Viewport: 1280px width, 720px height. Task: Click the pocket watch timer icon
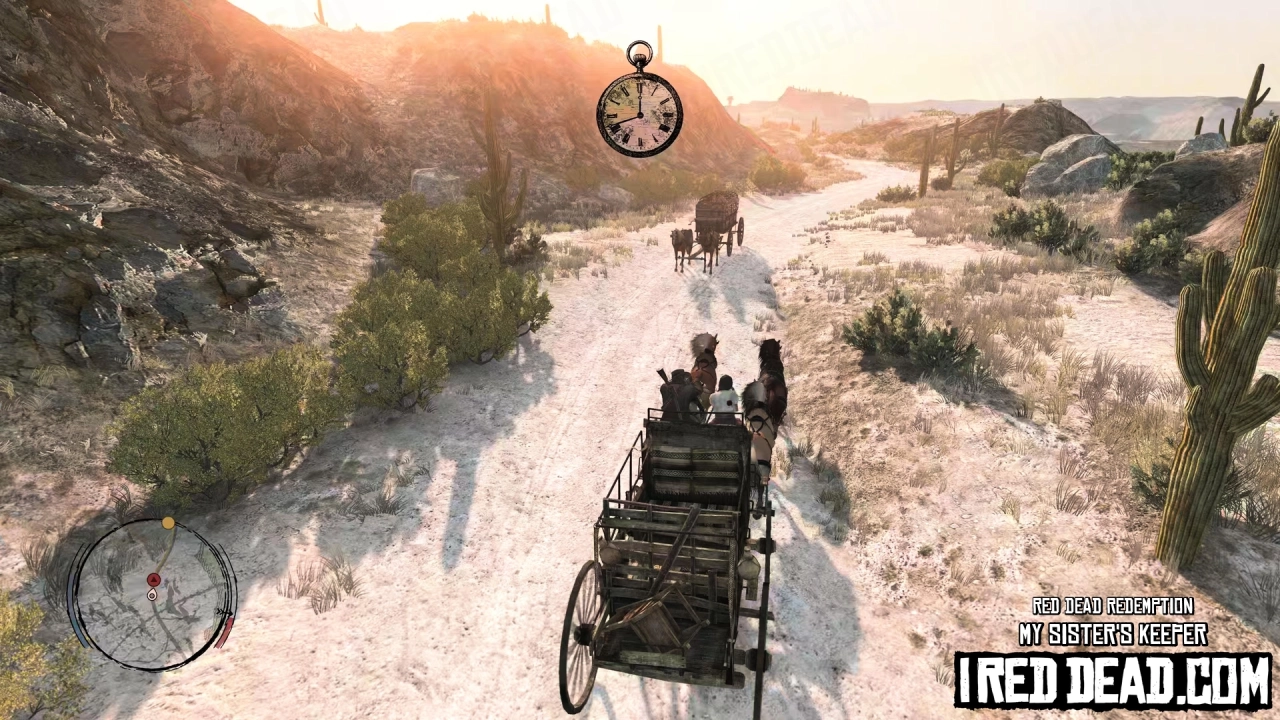coord(638,112)
